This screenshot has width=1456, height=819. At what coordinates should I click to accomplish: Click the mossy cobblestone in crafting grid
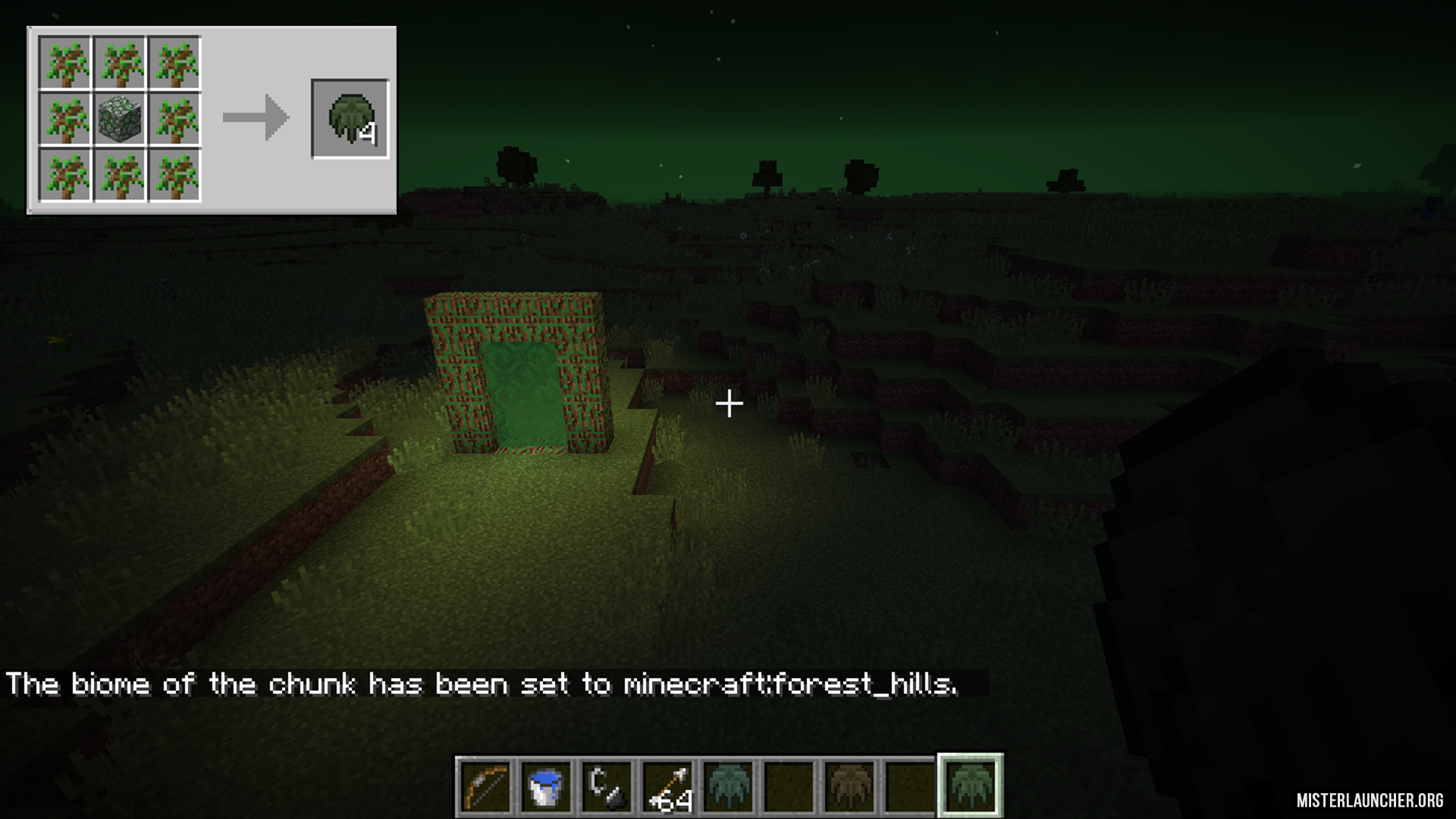click(x=120, y=119)
